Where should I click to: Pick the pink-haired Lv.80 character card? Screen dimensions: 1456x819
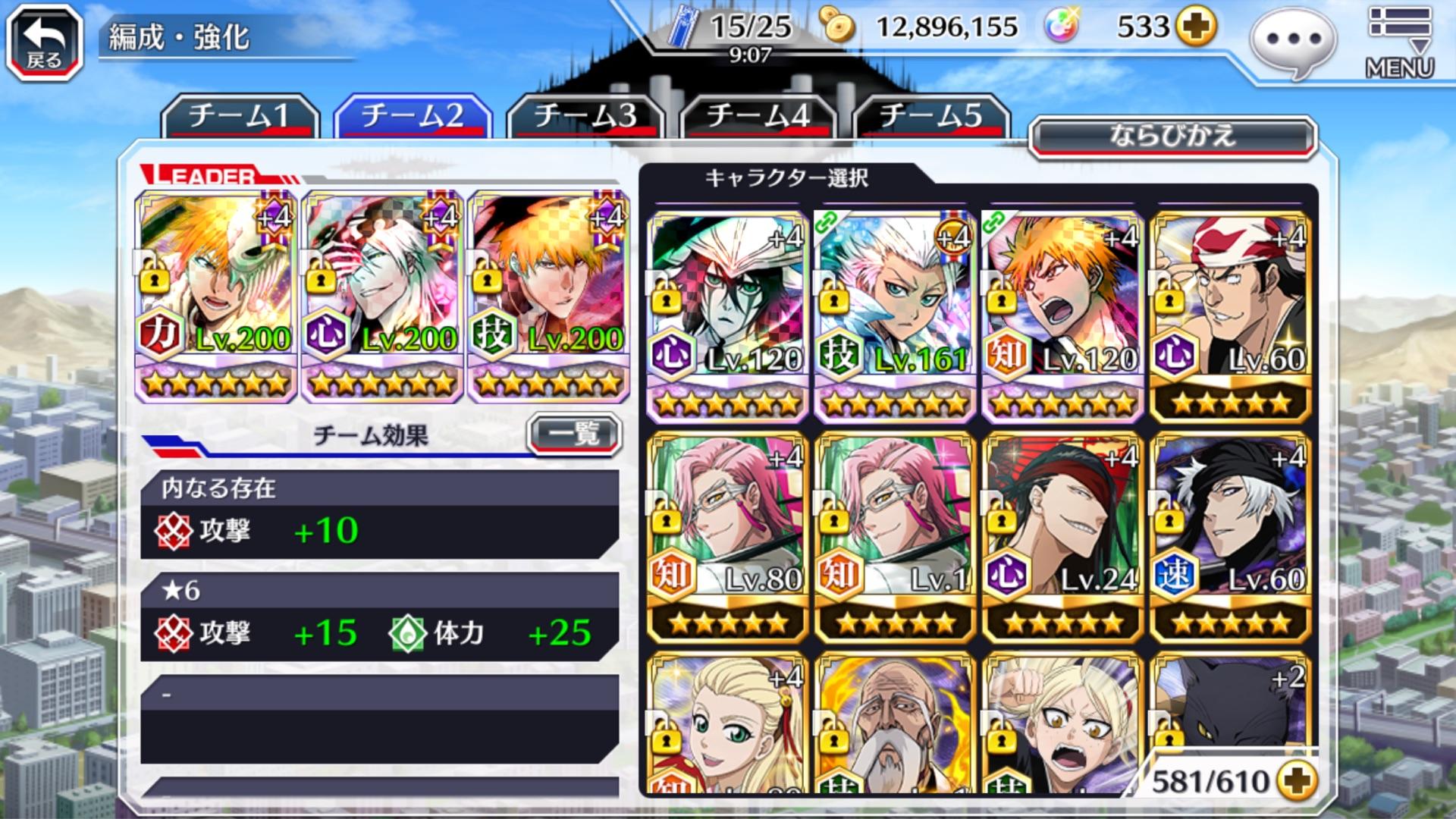tap(728, 536)
